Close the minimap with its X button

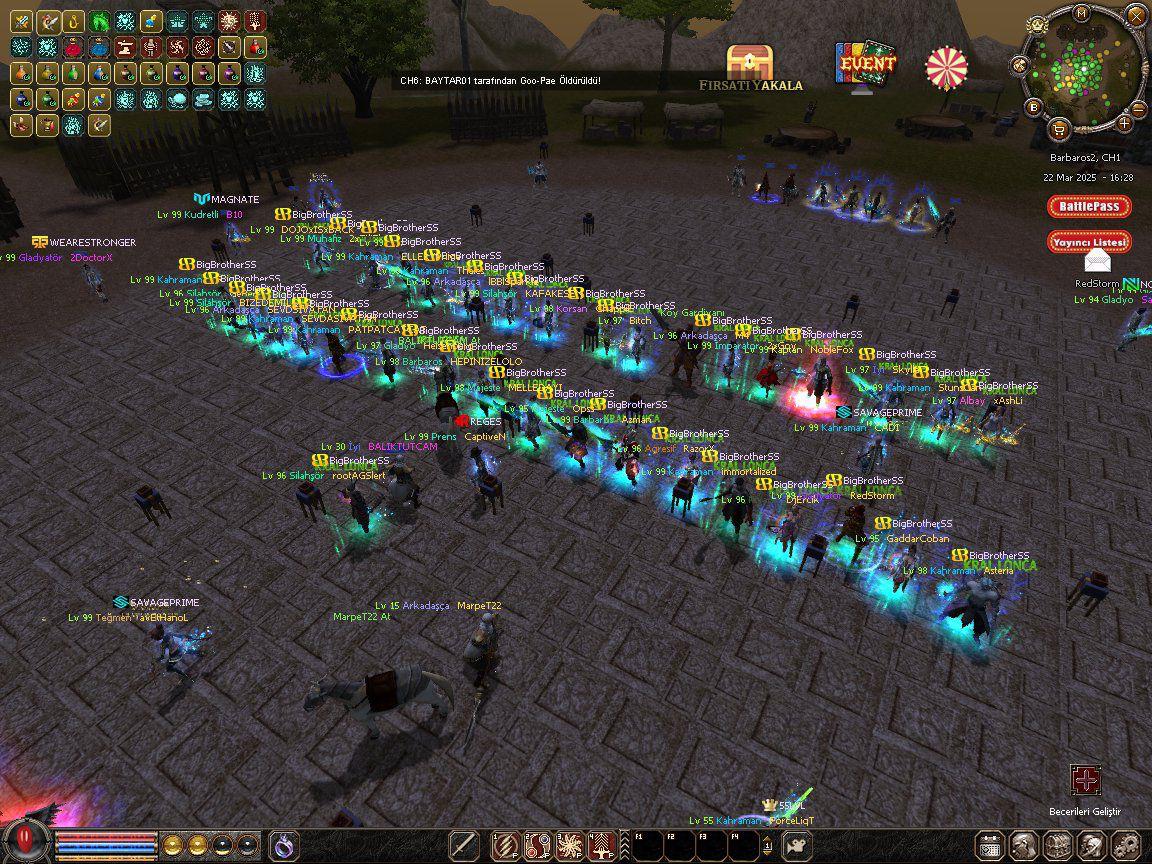coord(1135,15)
